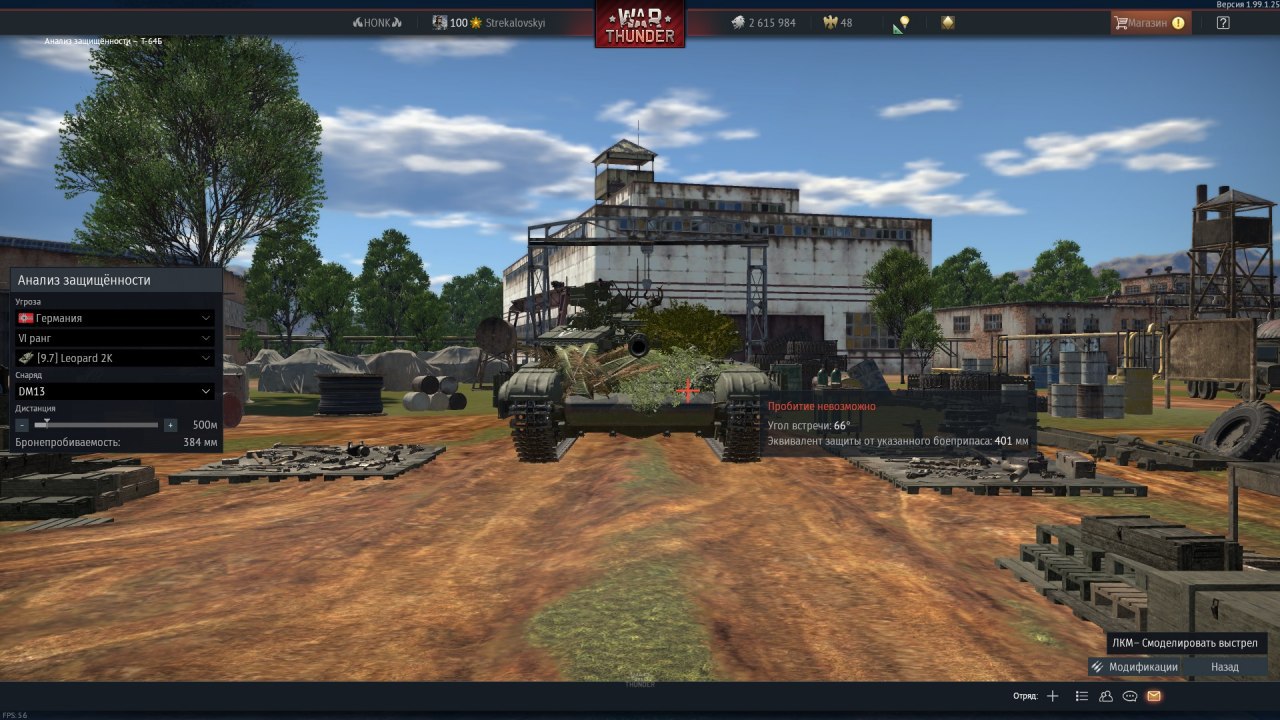
Task: Open the contacts people icon
Action: (1106, 696)
